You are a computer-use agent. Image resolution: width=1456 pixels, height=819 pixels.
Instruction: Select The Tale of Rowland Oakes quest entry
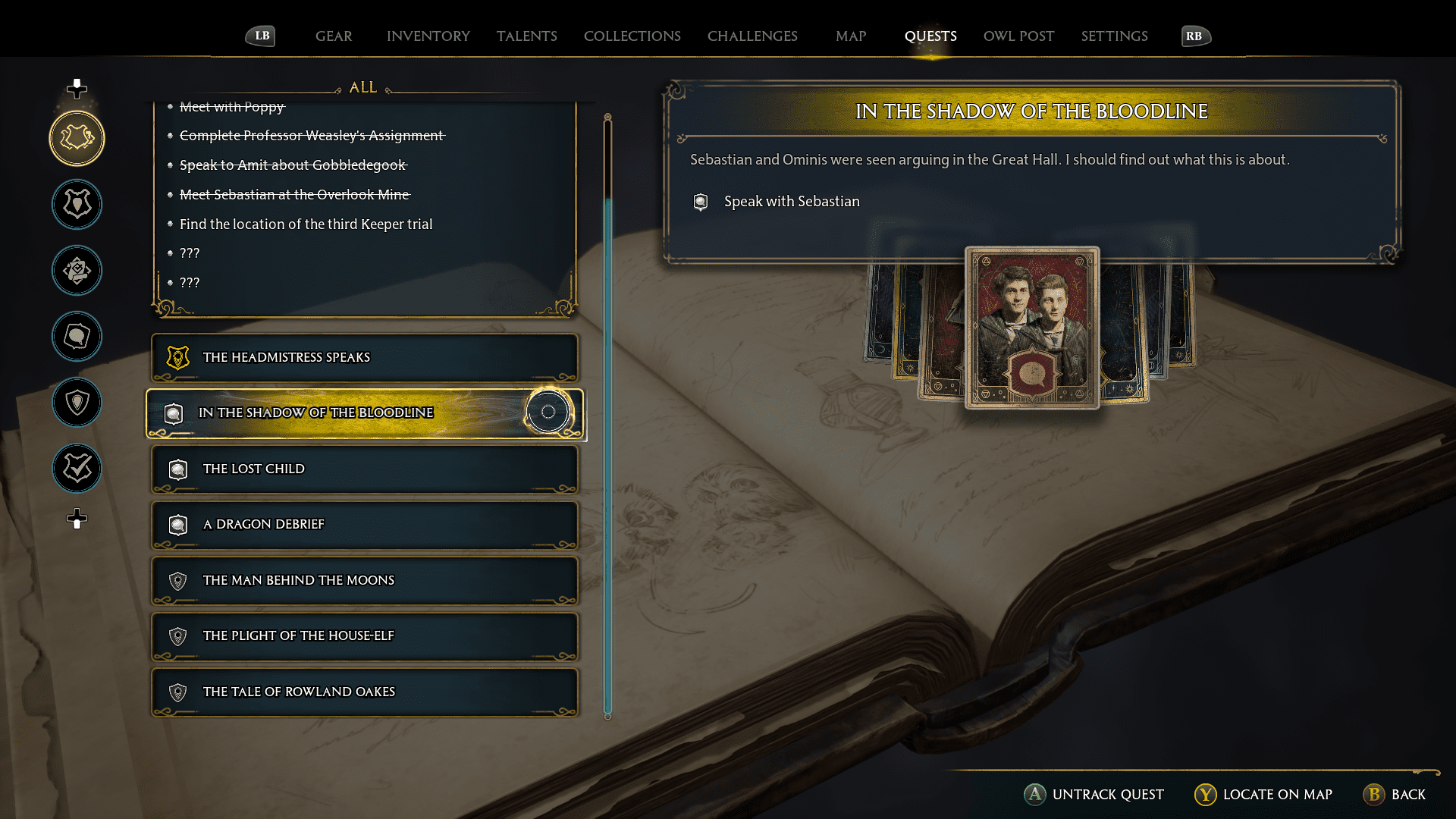365,691
